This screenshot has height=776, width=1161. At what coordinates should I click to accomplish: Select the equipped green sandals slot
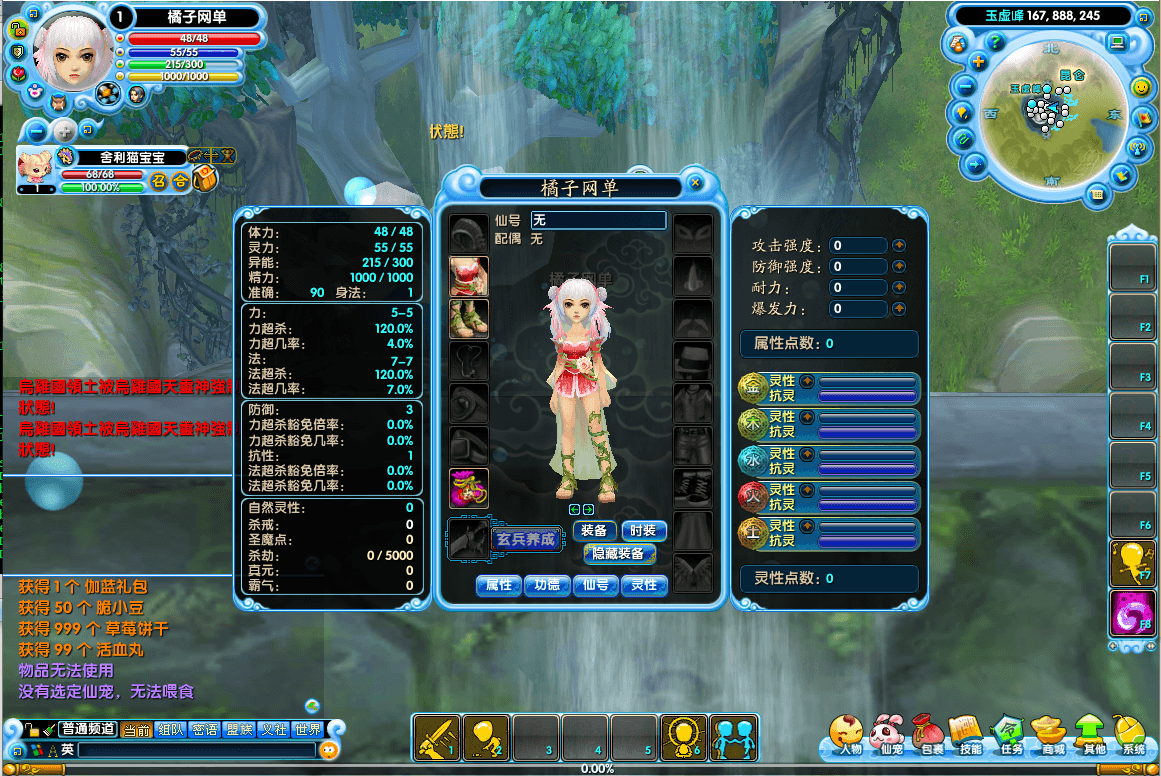(469, 318)
